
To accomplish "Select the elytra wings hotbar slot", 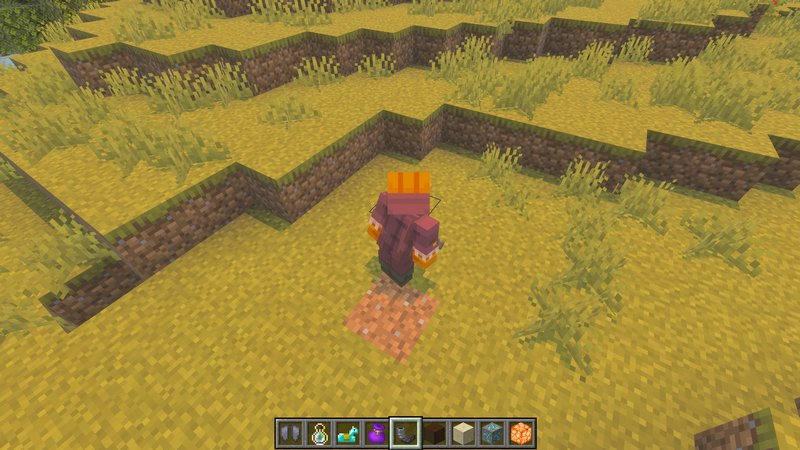I will point(289,433).
